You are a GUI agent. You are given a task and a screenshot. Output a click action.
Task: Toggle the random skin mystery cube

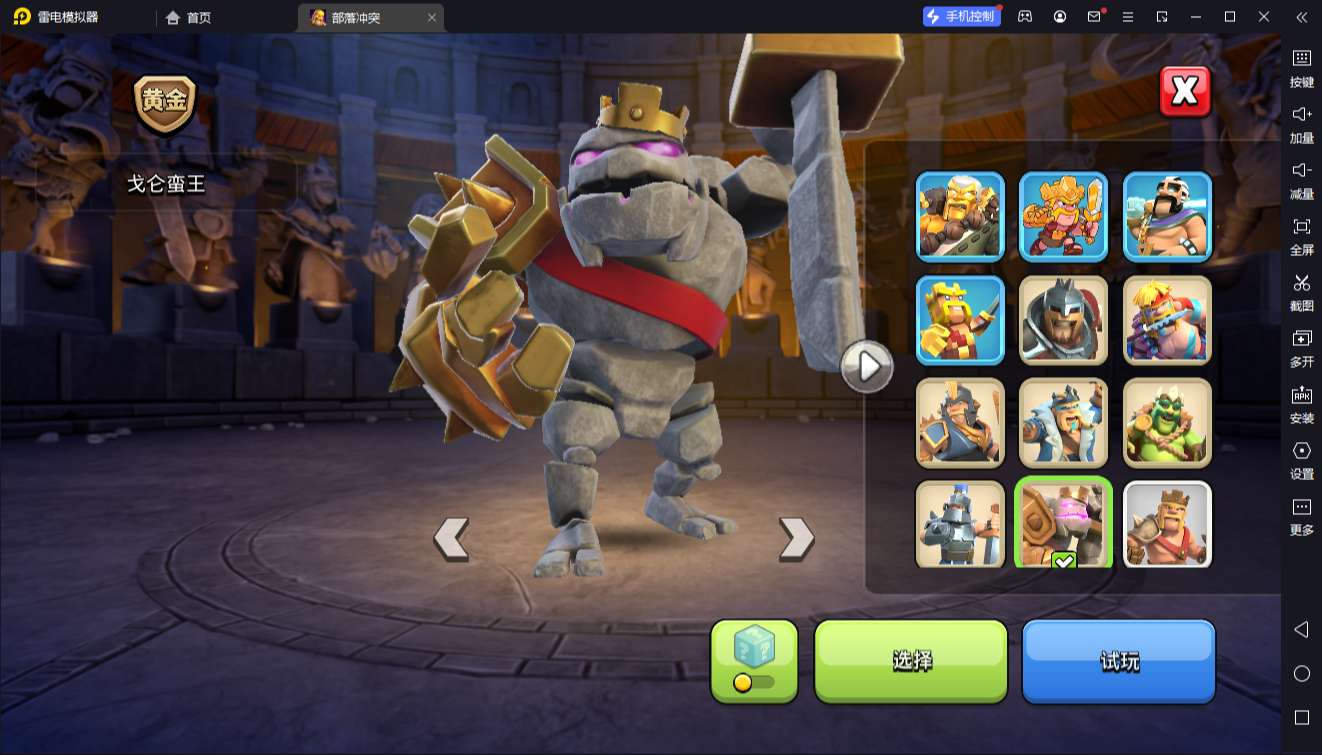[x=754, y=660]
